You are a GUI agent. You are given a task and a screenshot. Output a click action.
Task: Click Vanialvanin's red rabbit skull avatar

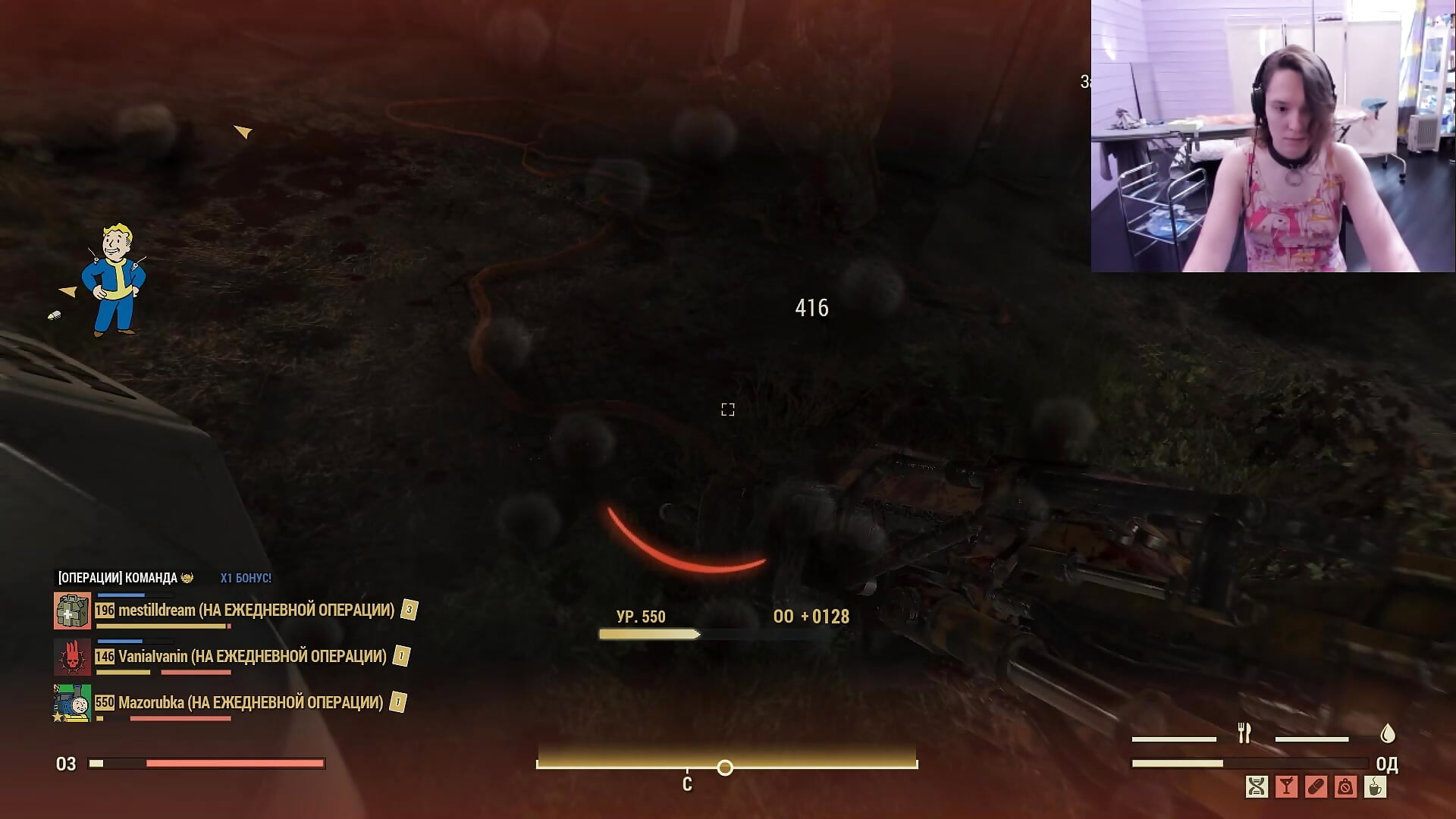[x=71, y=657]
